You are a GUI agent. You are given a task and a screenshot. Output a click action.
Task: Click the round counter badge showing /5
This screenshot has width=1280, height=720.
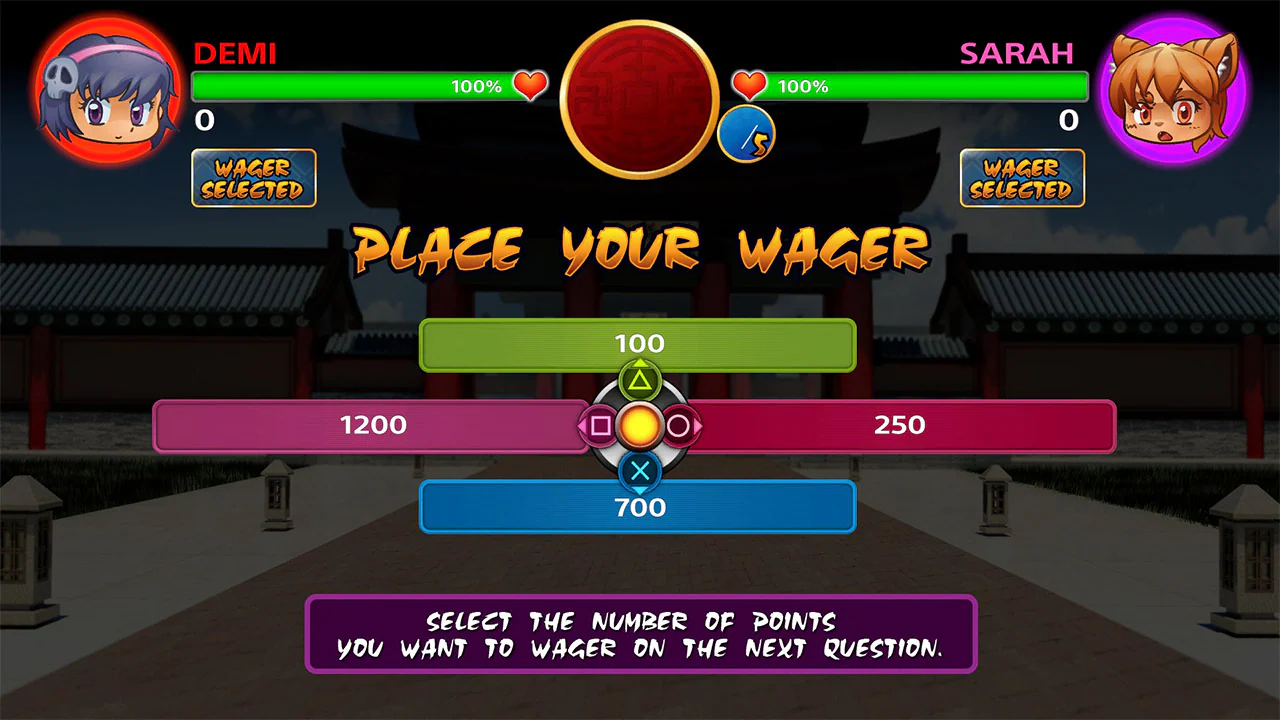(x=745, y=134)
